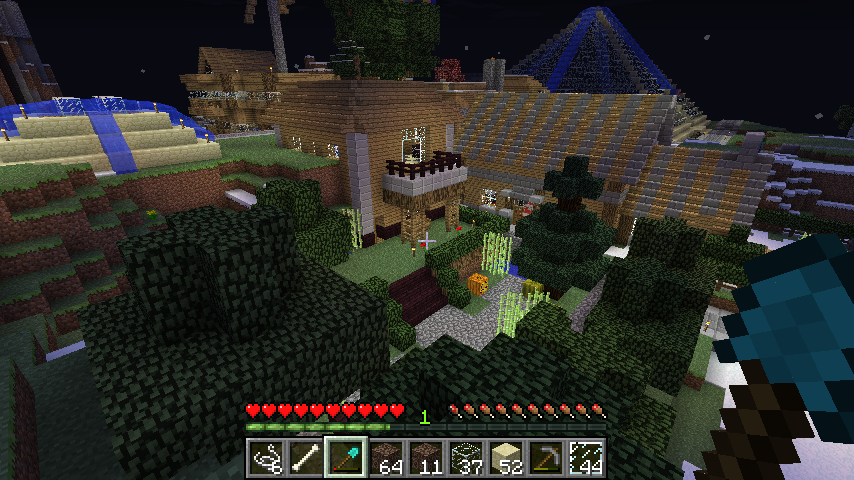The image size is (854, 480).
Task: Select the dark block stack of 64
Action: (386, 458)
